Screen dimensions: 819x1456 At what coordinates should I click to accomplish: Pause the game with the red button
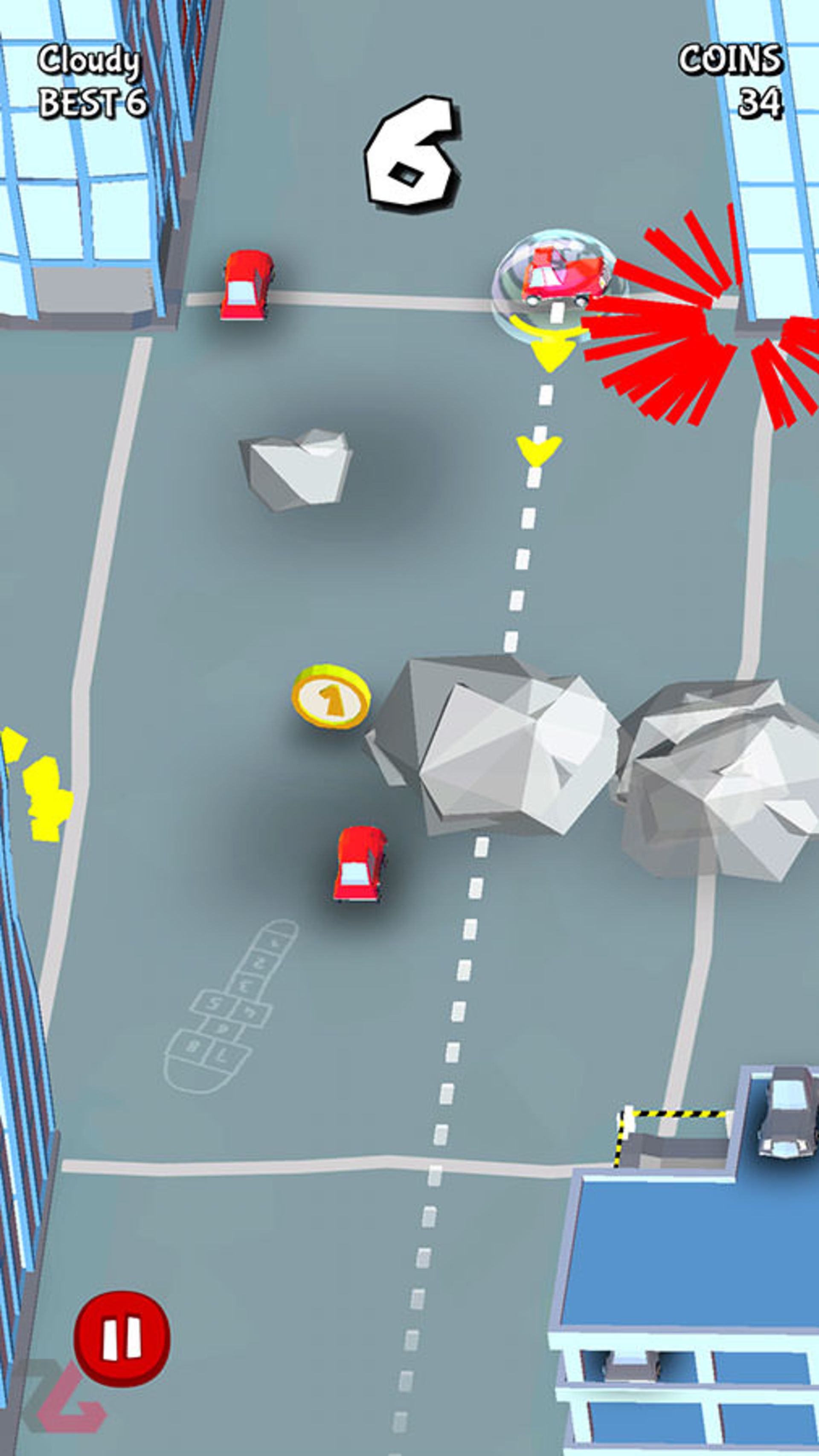pos(122,1339)
